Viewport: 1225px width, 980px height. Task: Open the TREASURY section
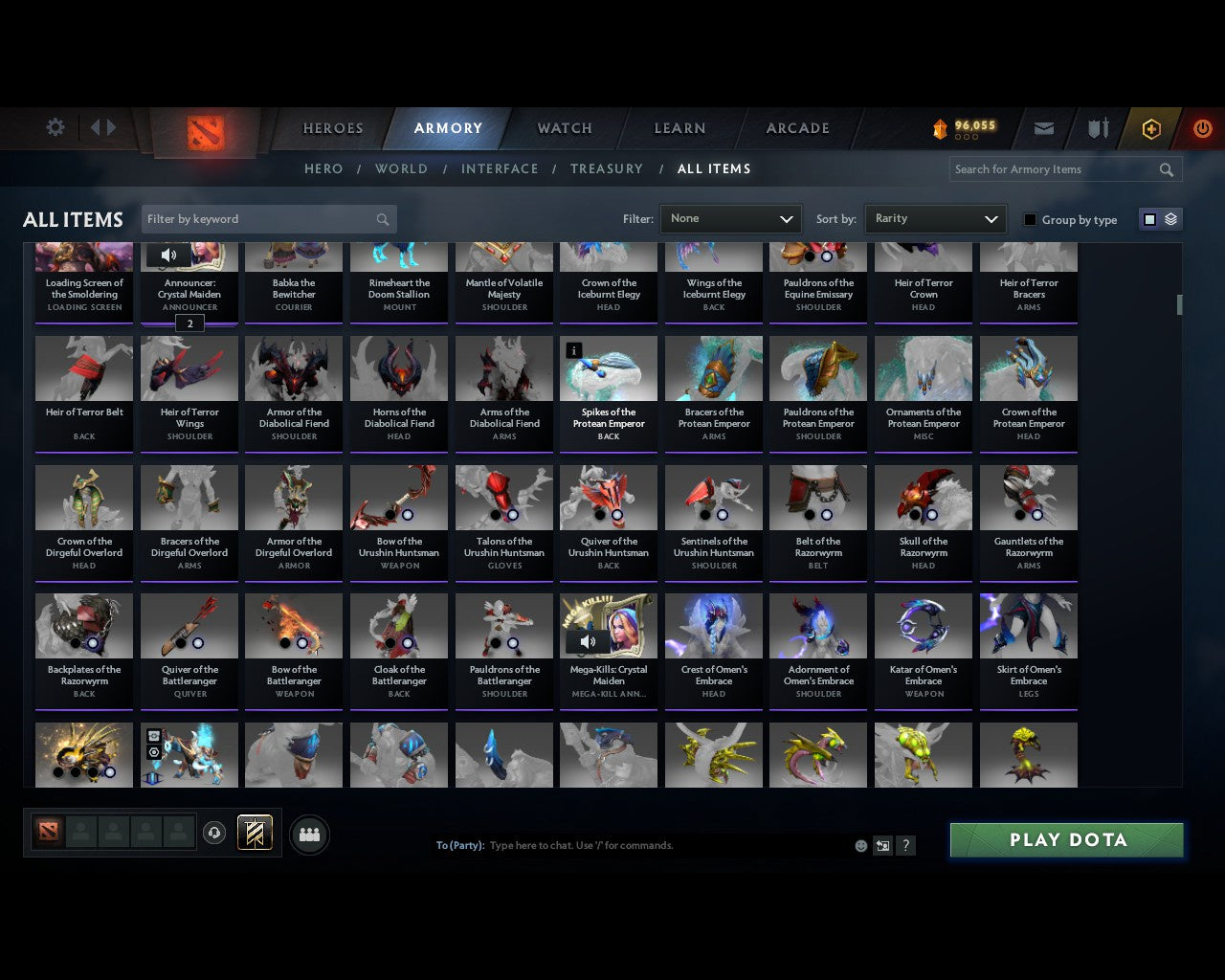(x=606, y=168)
